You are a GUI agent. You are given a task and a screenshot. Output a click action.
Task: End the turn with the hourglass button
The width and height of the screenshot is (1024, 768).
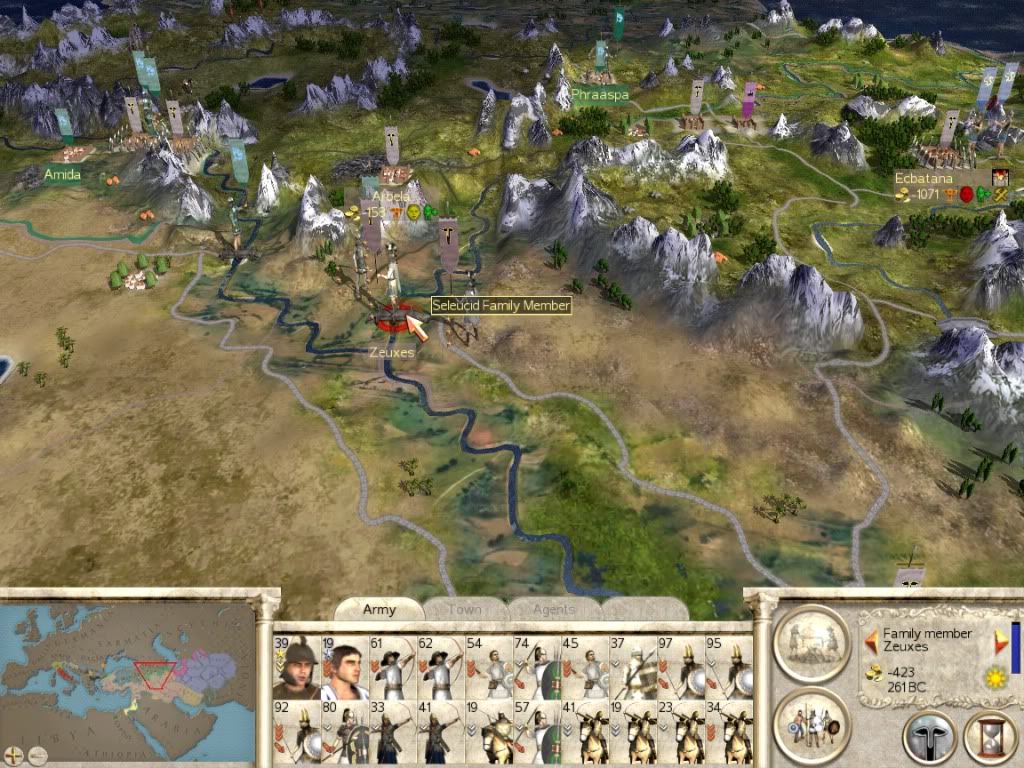988,738
